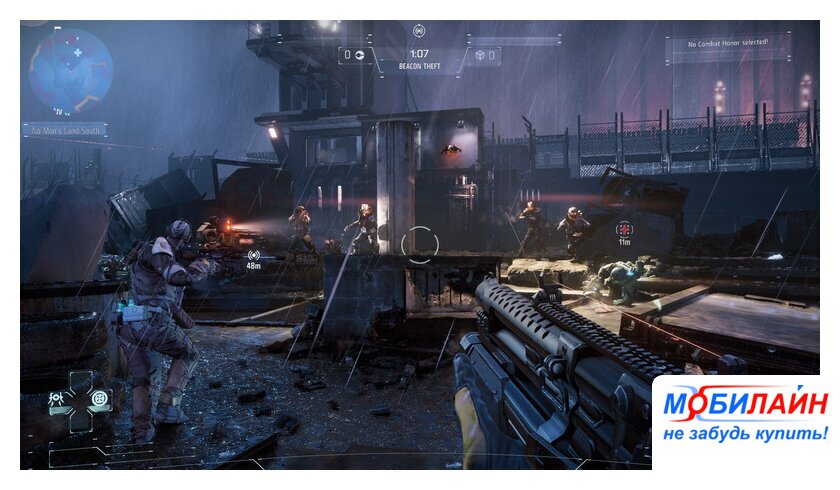Click the No Combat Honor selected panel

[x=725, y=45]
